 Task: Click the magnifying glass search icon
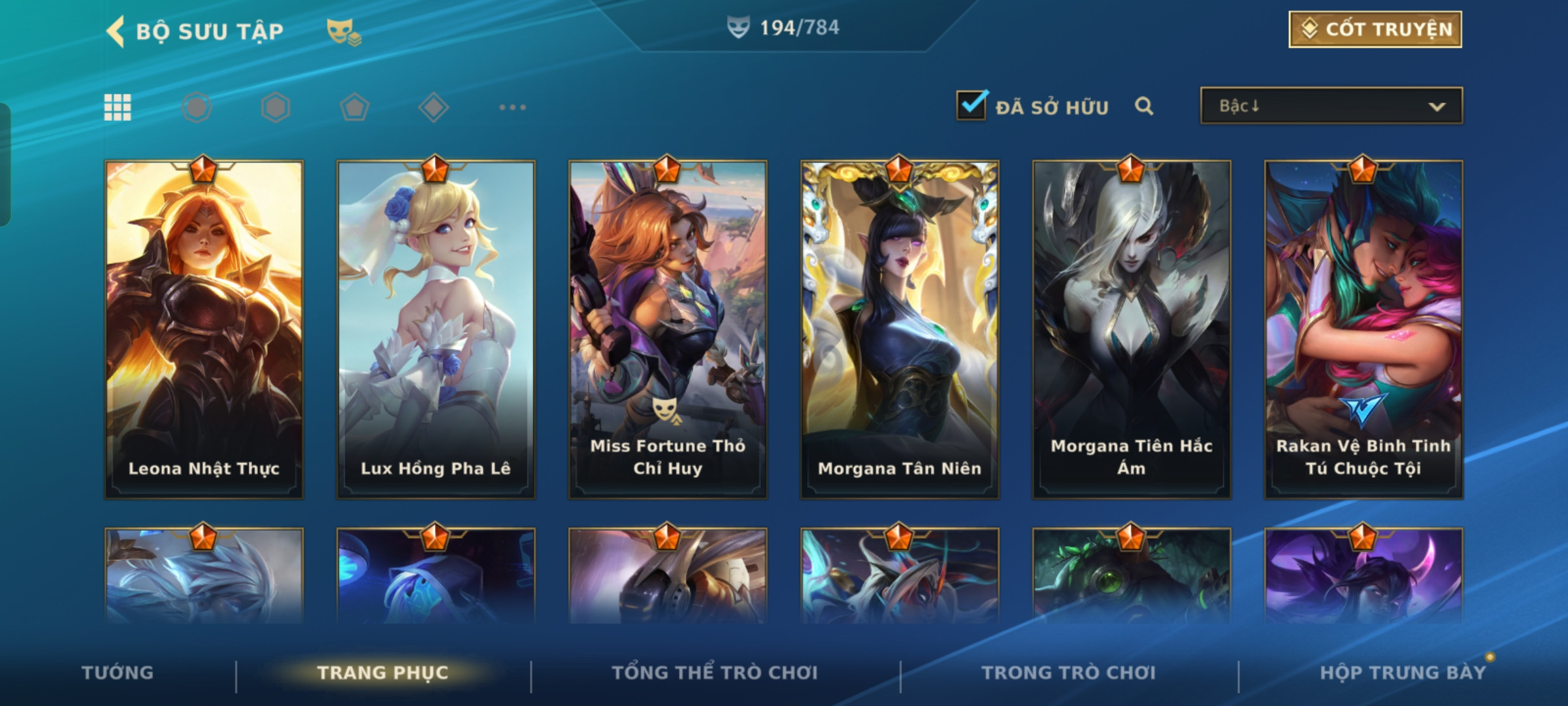point(1143,106)
